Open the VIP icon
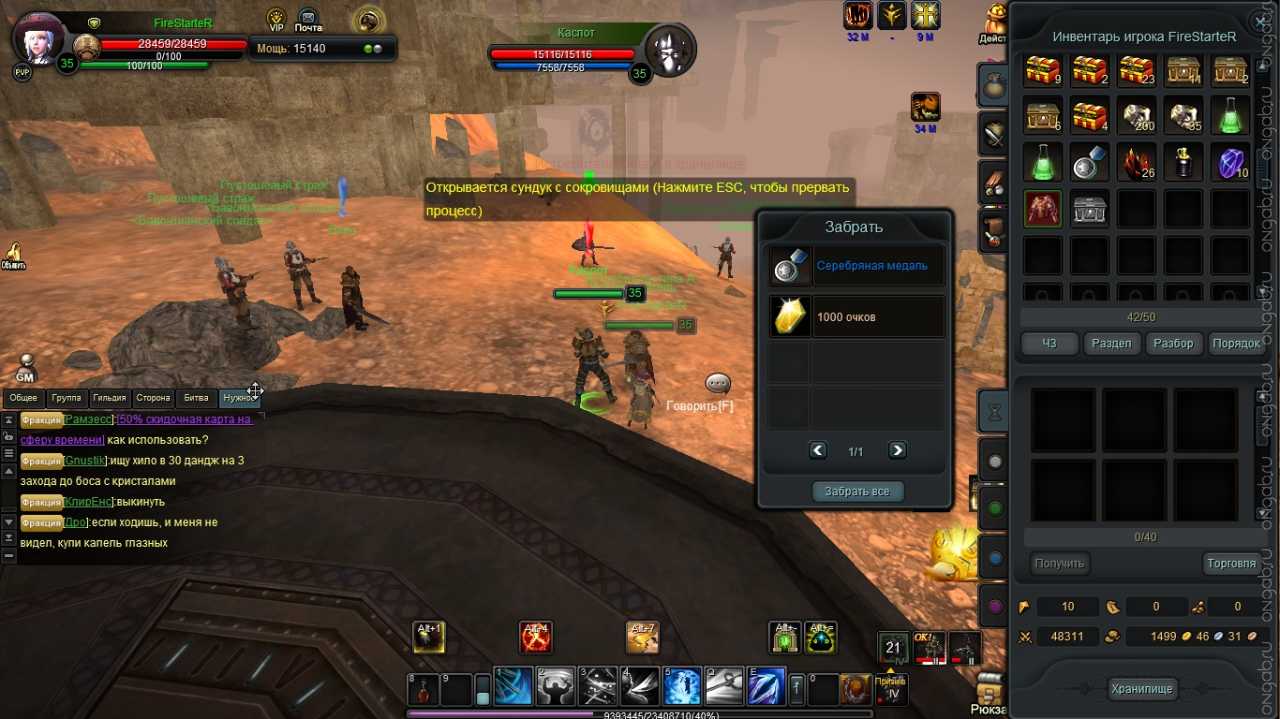Image resolution: width=1280 pixels, height=719 pixels. click(x=277, y=20)
